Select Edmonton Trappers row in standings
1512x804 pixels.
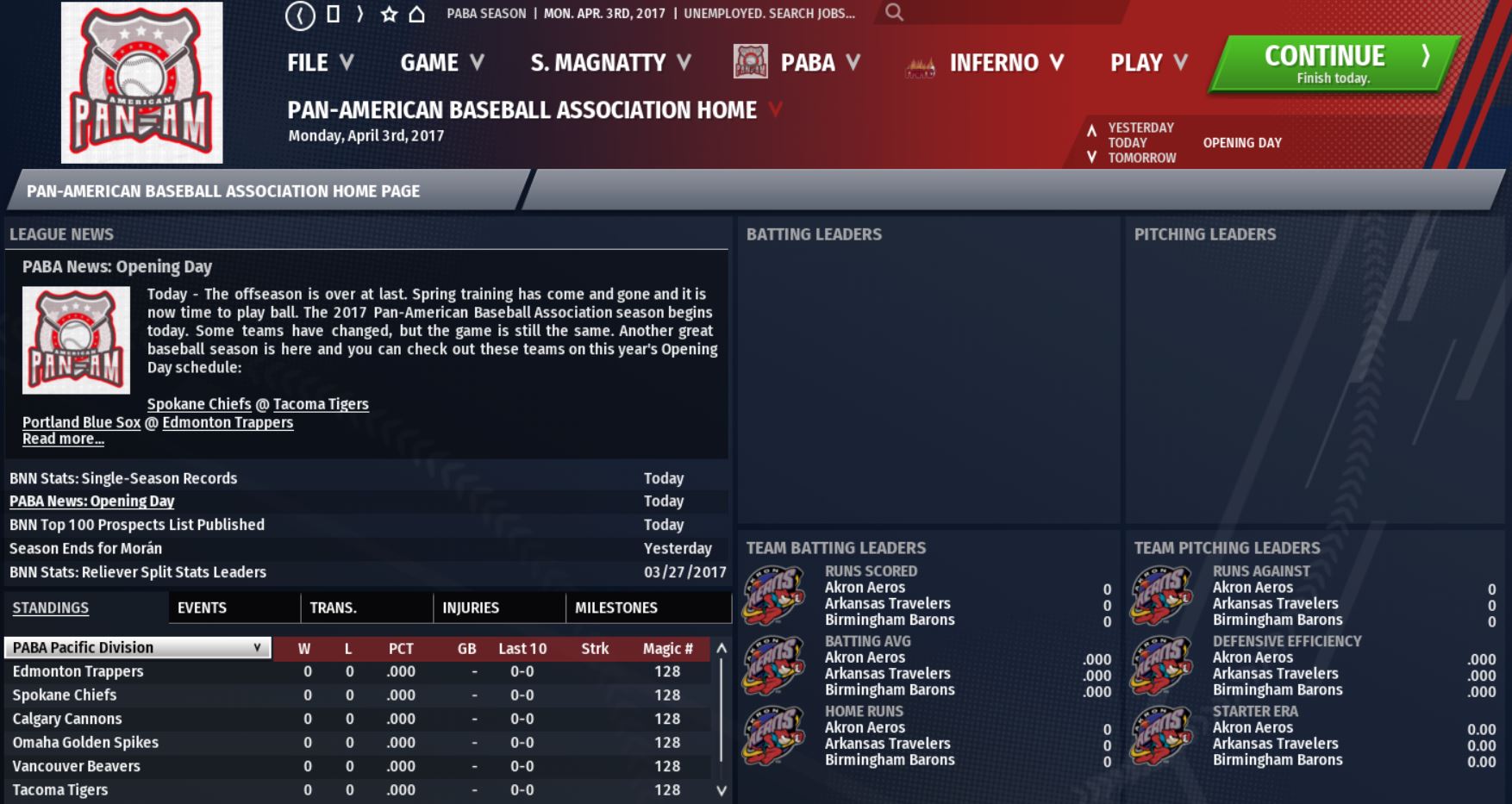78,671
